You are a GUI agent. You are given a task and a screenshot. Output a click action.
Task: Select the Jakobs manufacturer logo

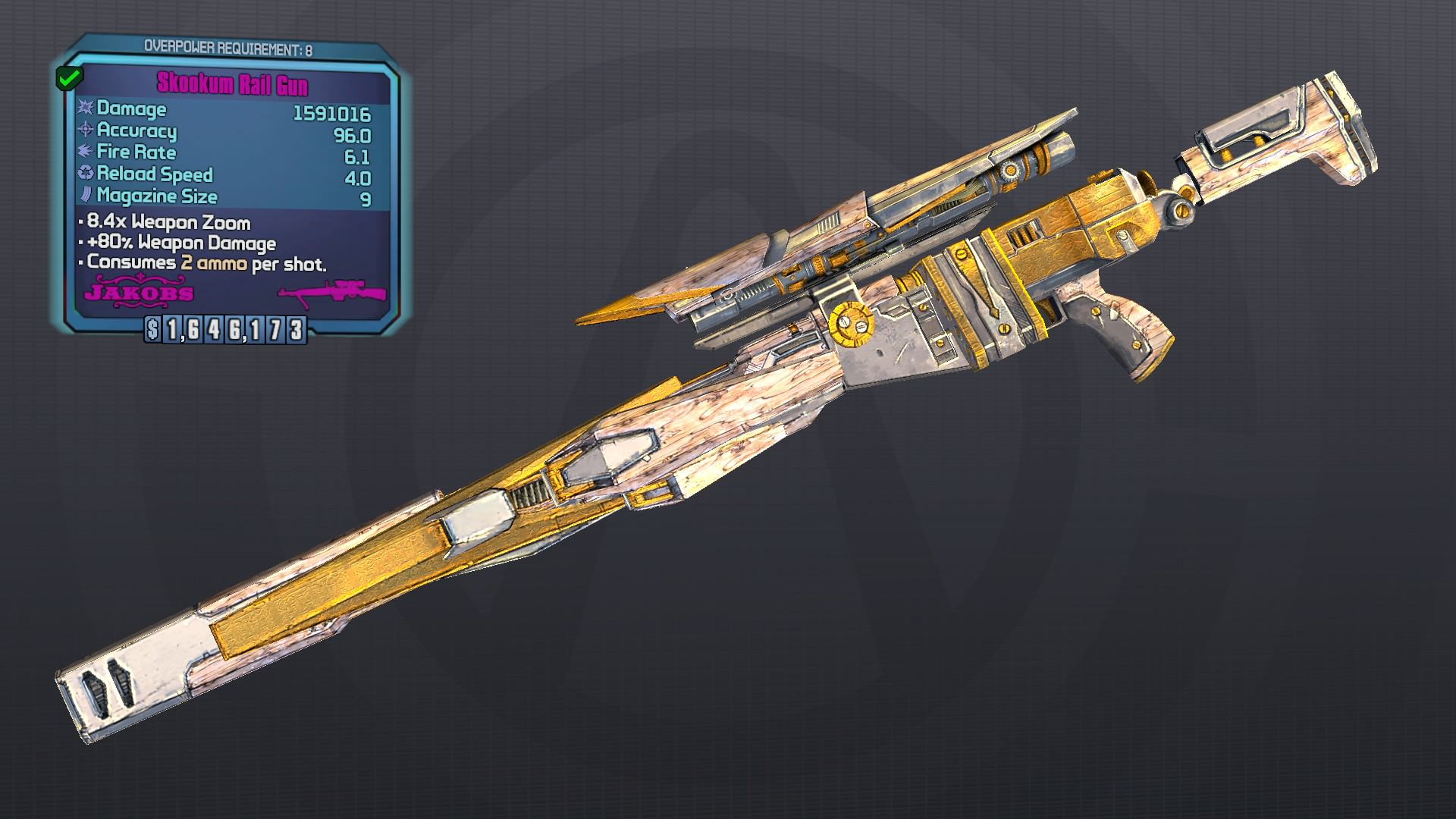point(140,292)
